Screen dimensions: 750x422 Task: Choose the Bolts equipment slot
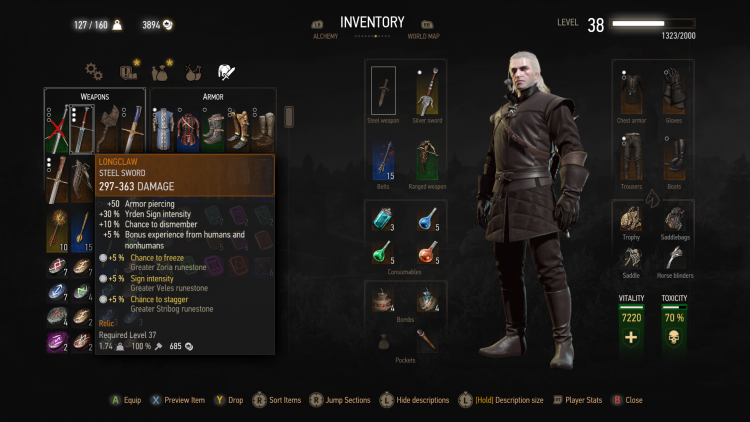(383, 159)
